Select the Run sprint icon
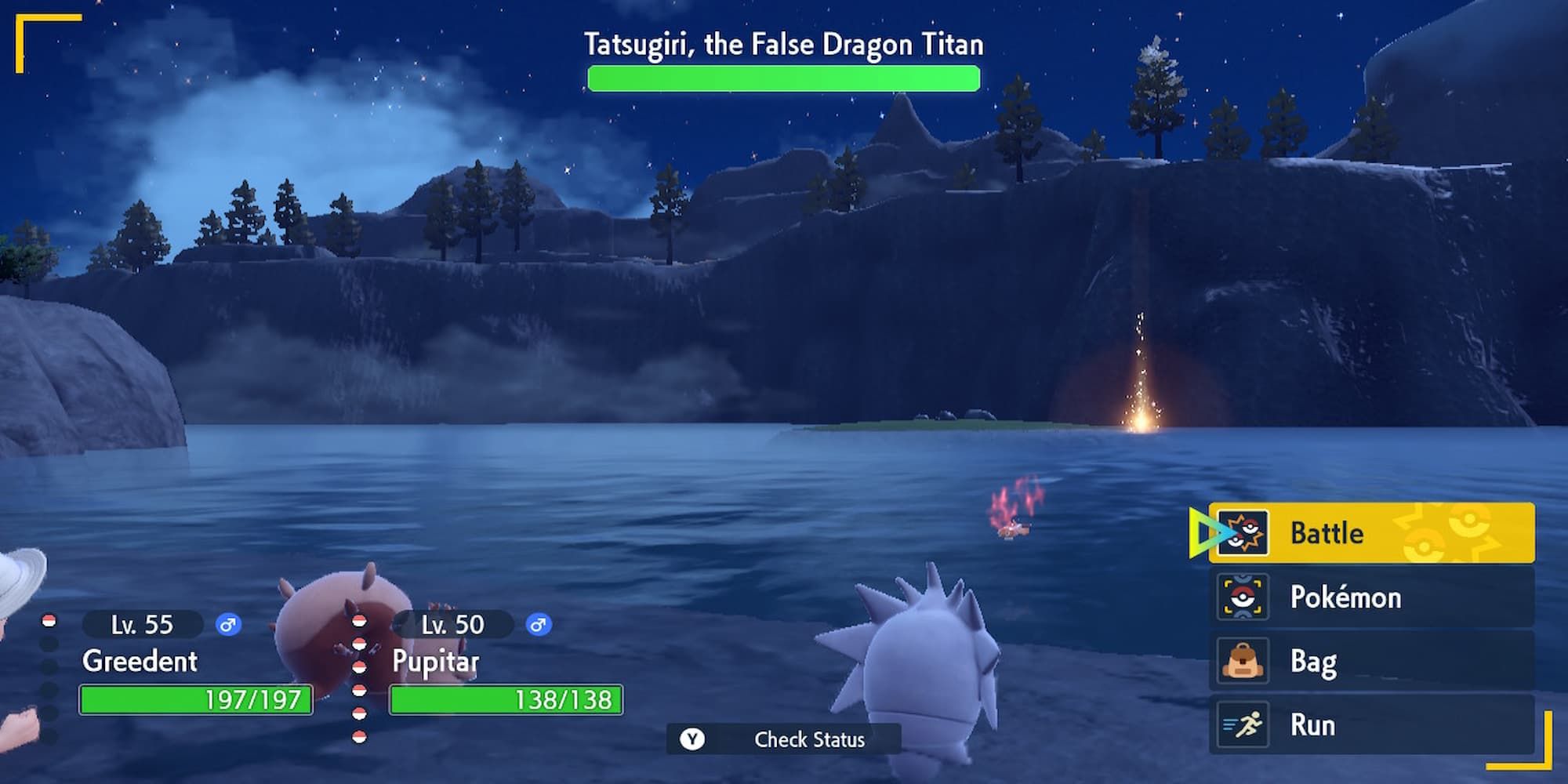The width and height of the screenshot is (1568, 784). pyautogui.click(x=1243, y=724)
